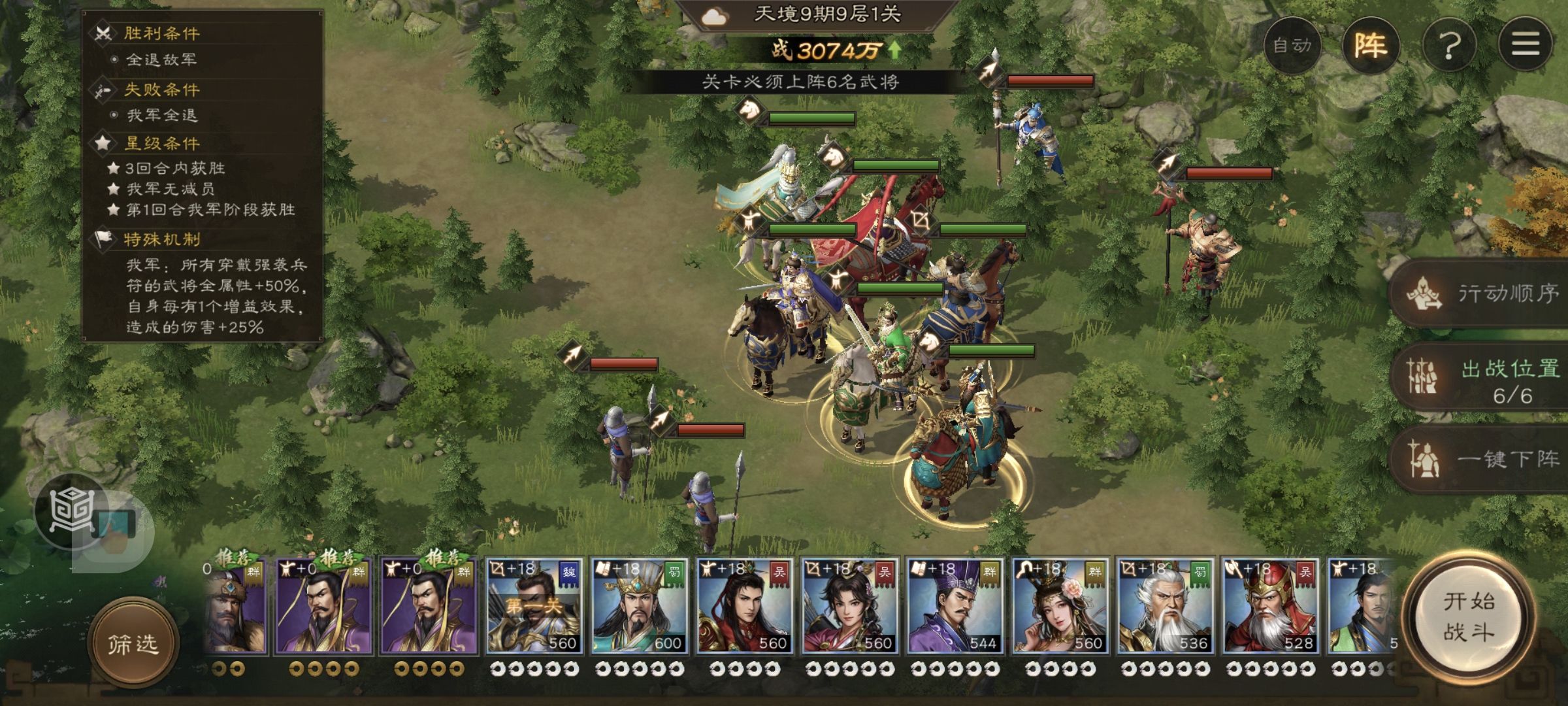Open the 筛选 hero filter
1568x706 pixels.
tap(133, 645)
